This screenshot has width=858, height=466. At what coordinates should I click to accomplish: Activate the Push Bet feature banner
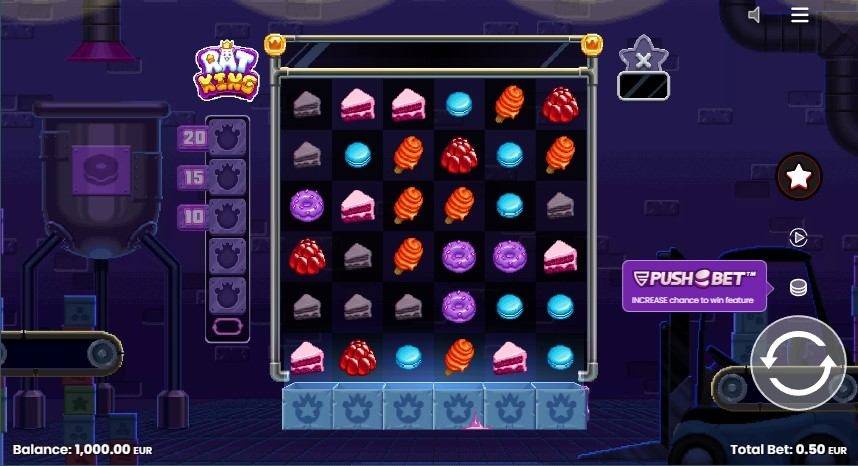(x=694, y=286)
